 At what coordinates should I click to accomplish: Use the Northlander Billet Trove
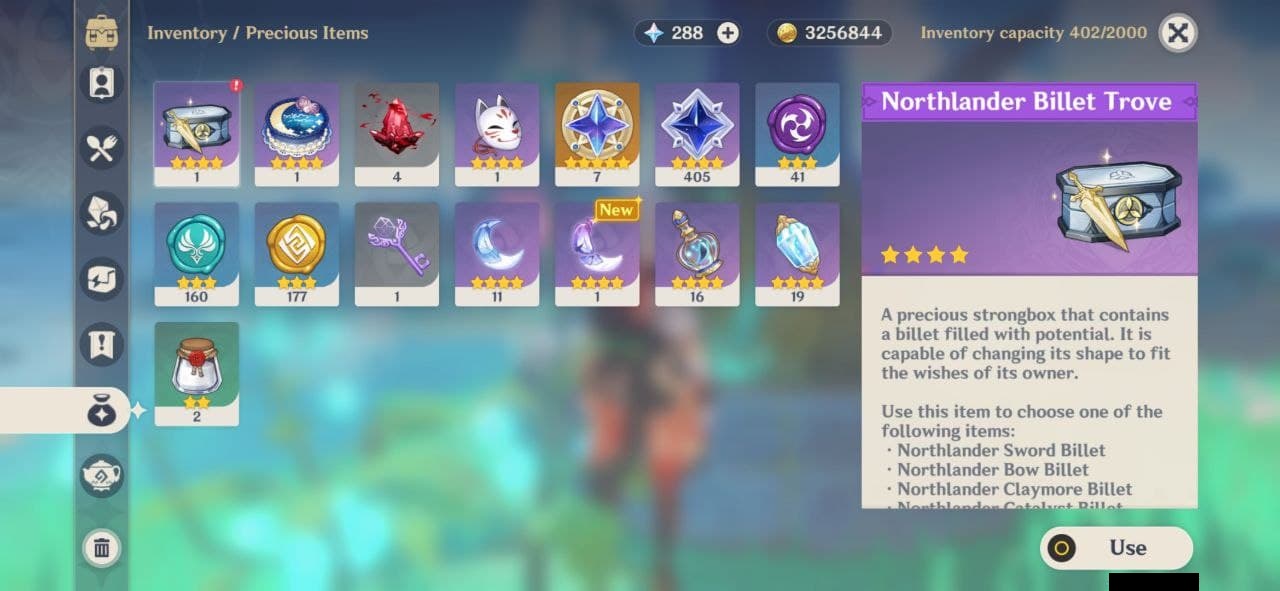1116,548
